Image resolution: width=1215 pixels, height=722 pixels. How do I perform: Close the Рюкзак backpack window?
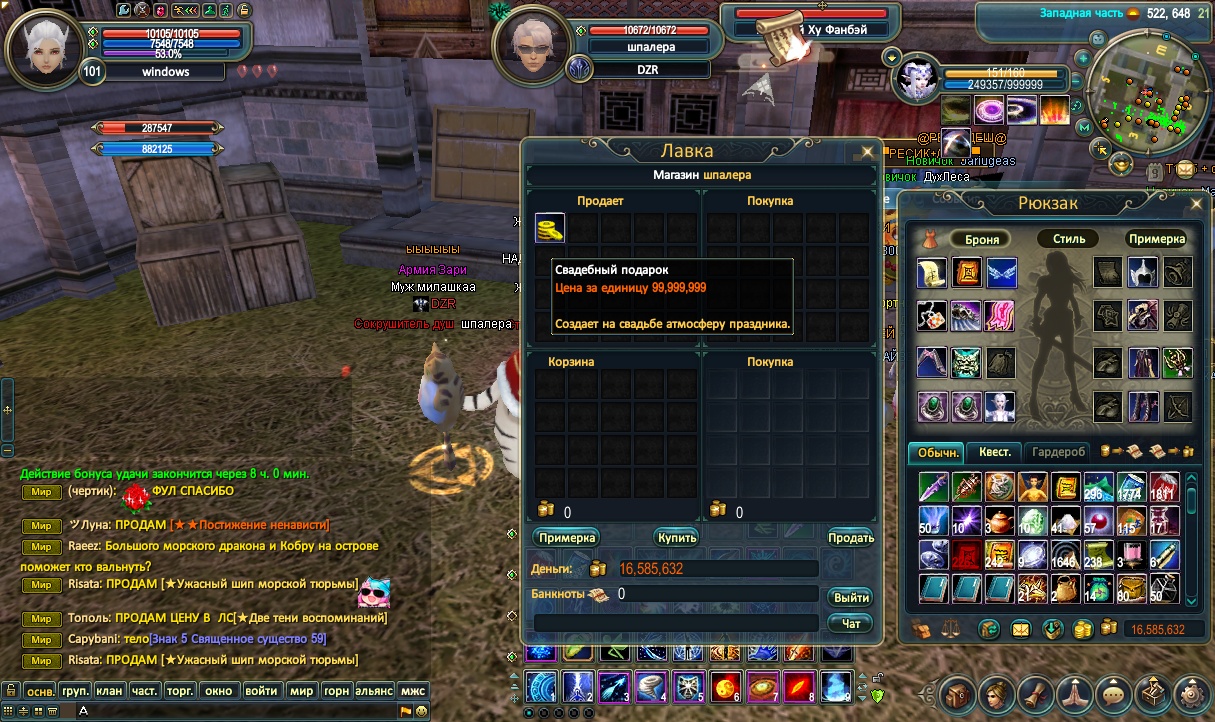point(1196,204)
